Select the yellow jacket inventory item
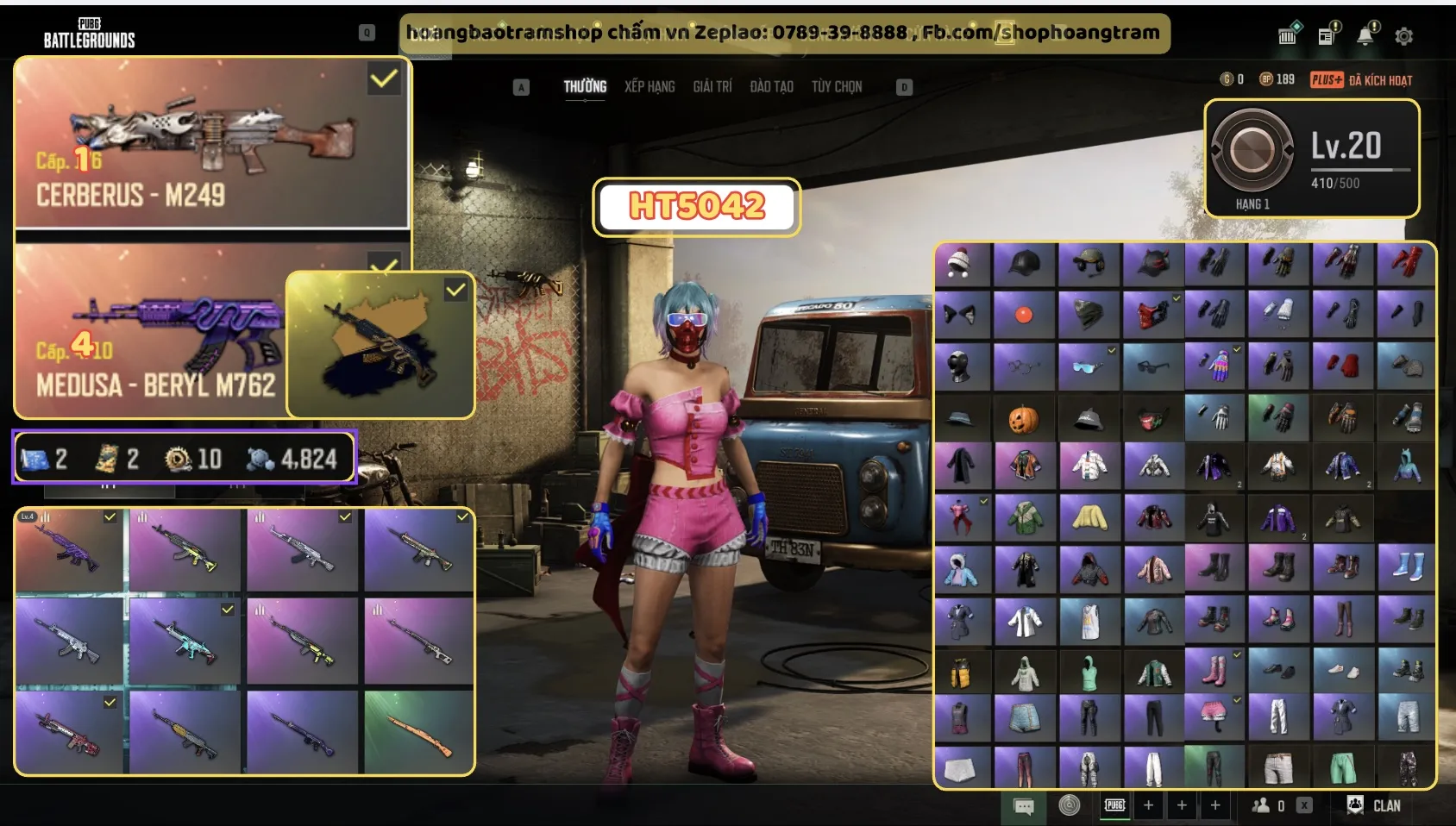The width and height of the screenshot is (1456, 826). 1089,517
